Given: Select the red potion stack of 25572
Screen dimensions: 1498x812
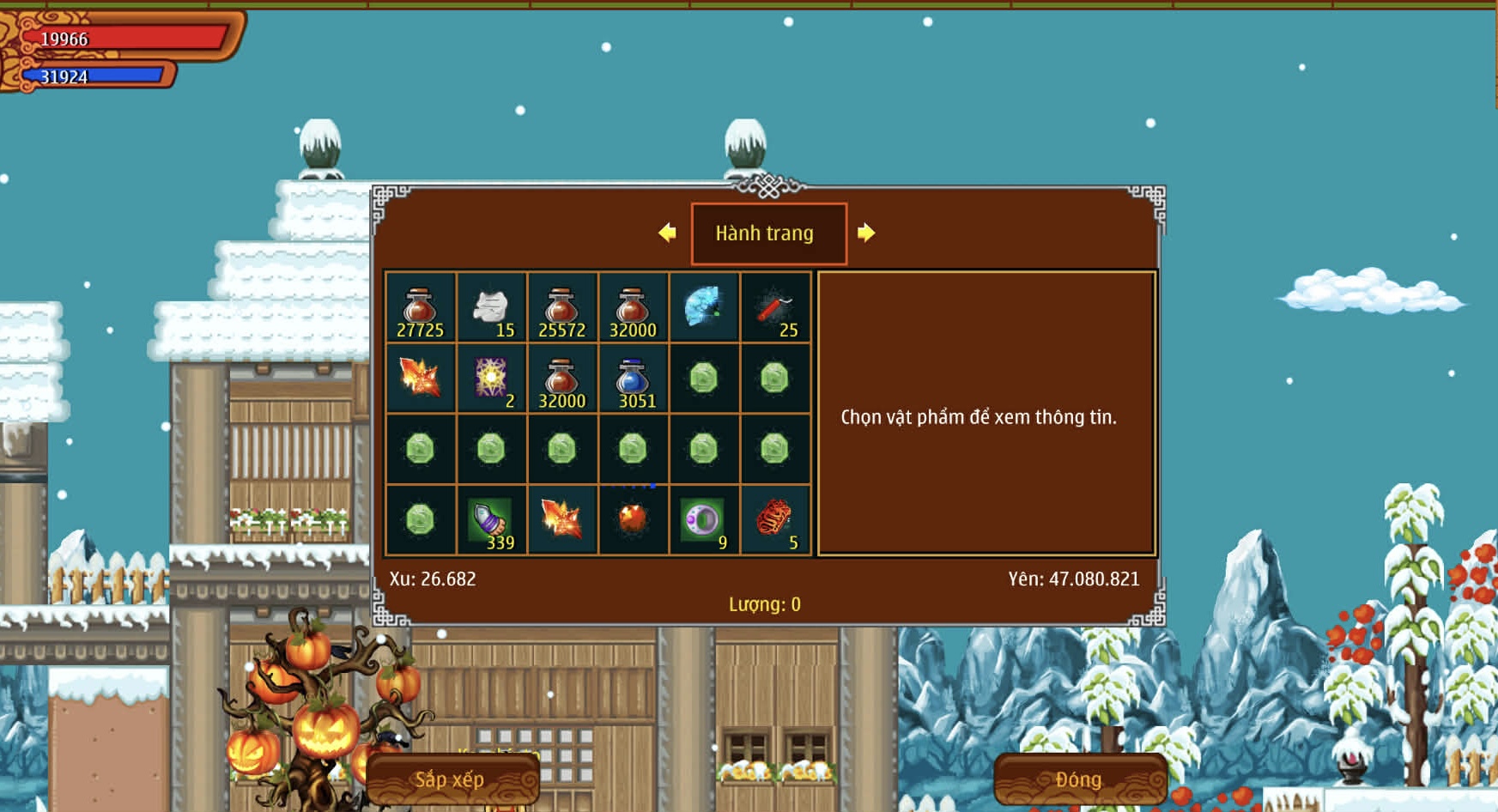Looking at the screenshot, I should point(562,308).
